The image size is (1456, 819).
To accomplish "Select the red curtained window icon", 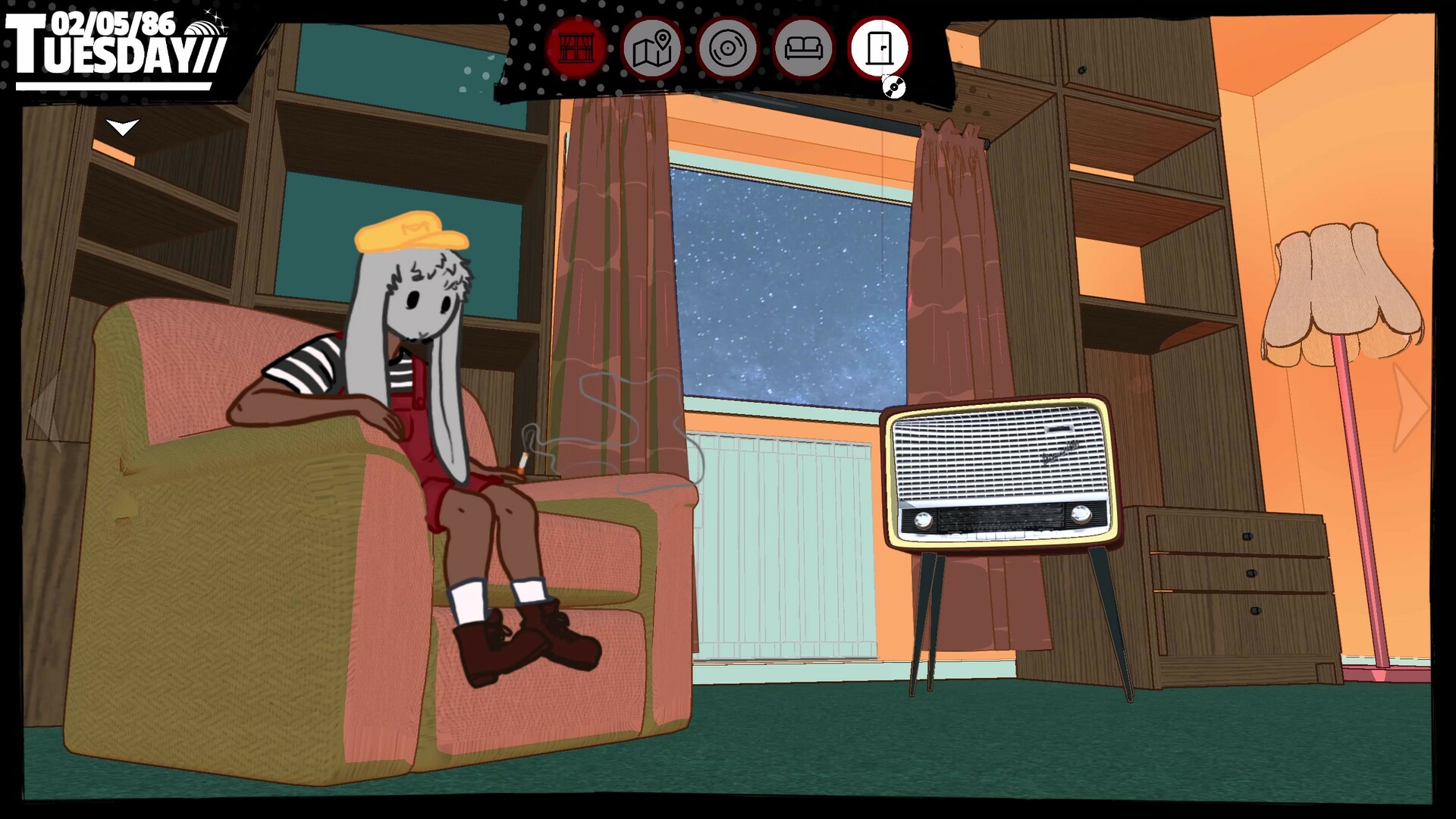I will 576,49.
